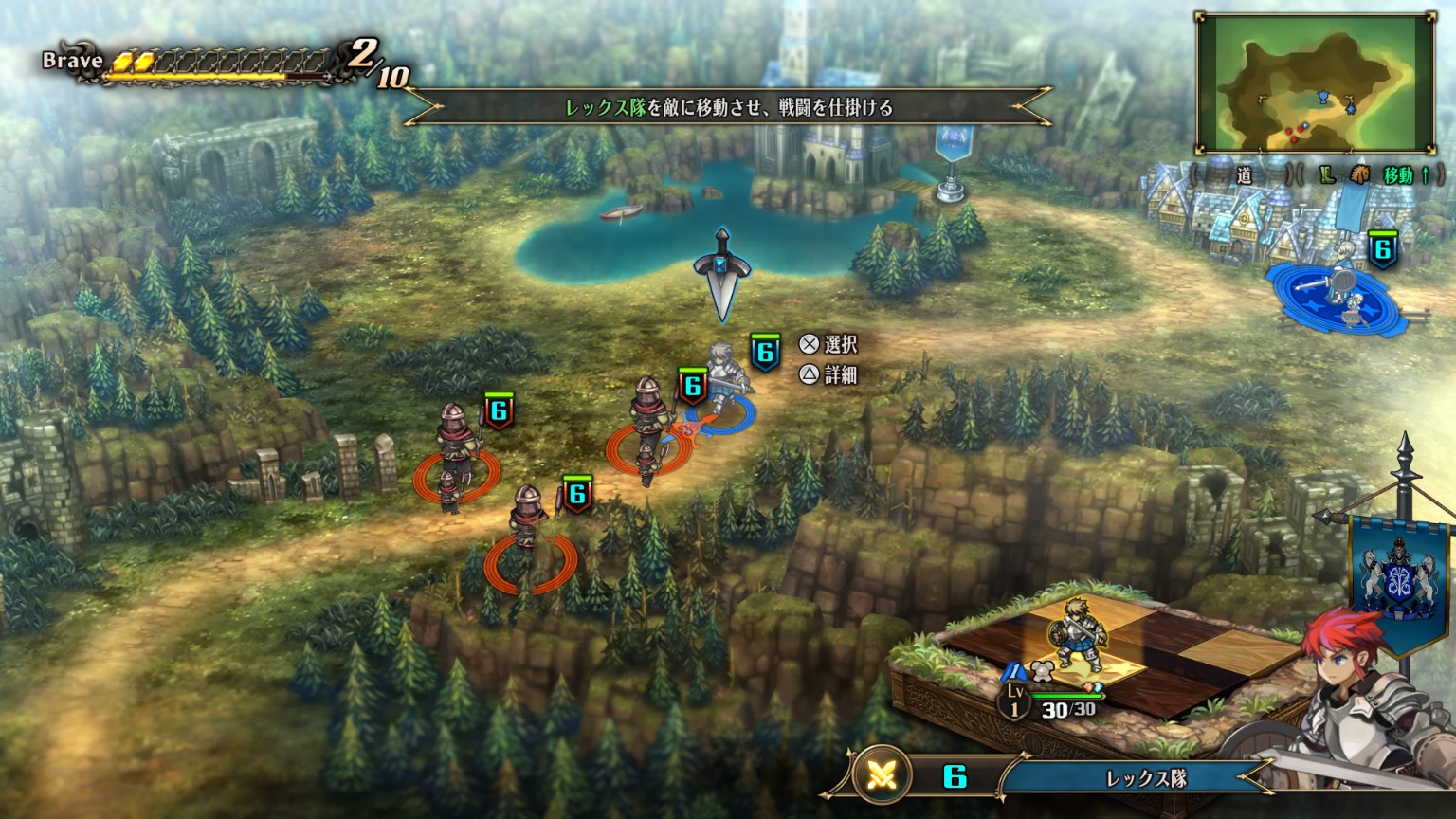Target the enemy unit clashing with Lex's unit
Image resolution: width=1456 pixels, height=819 pixels.
click(648, 427)
